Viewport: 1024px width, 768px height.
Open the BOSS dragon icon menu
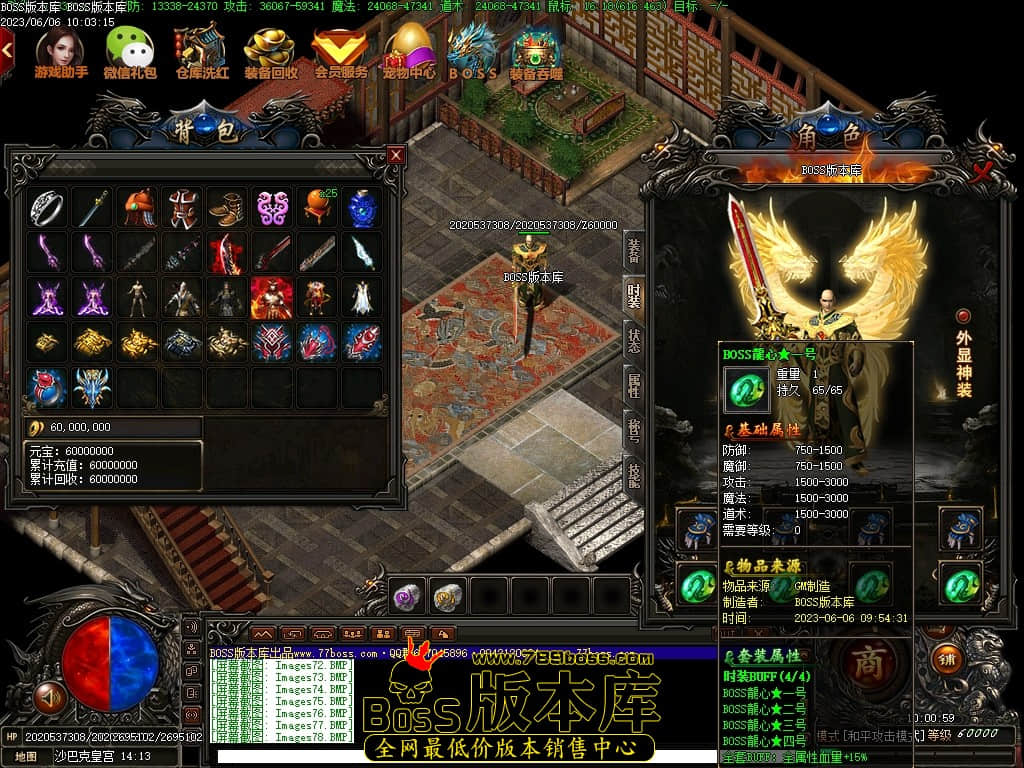click(x=473, y=52)
